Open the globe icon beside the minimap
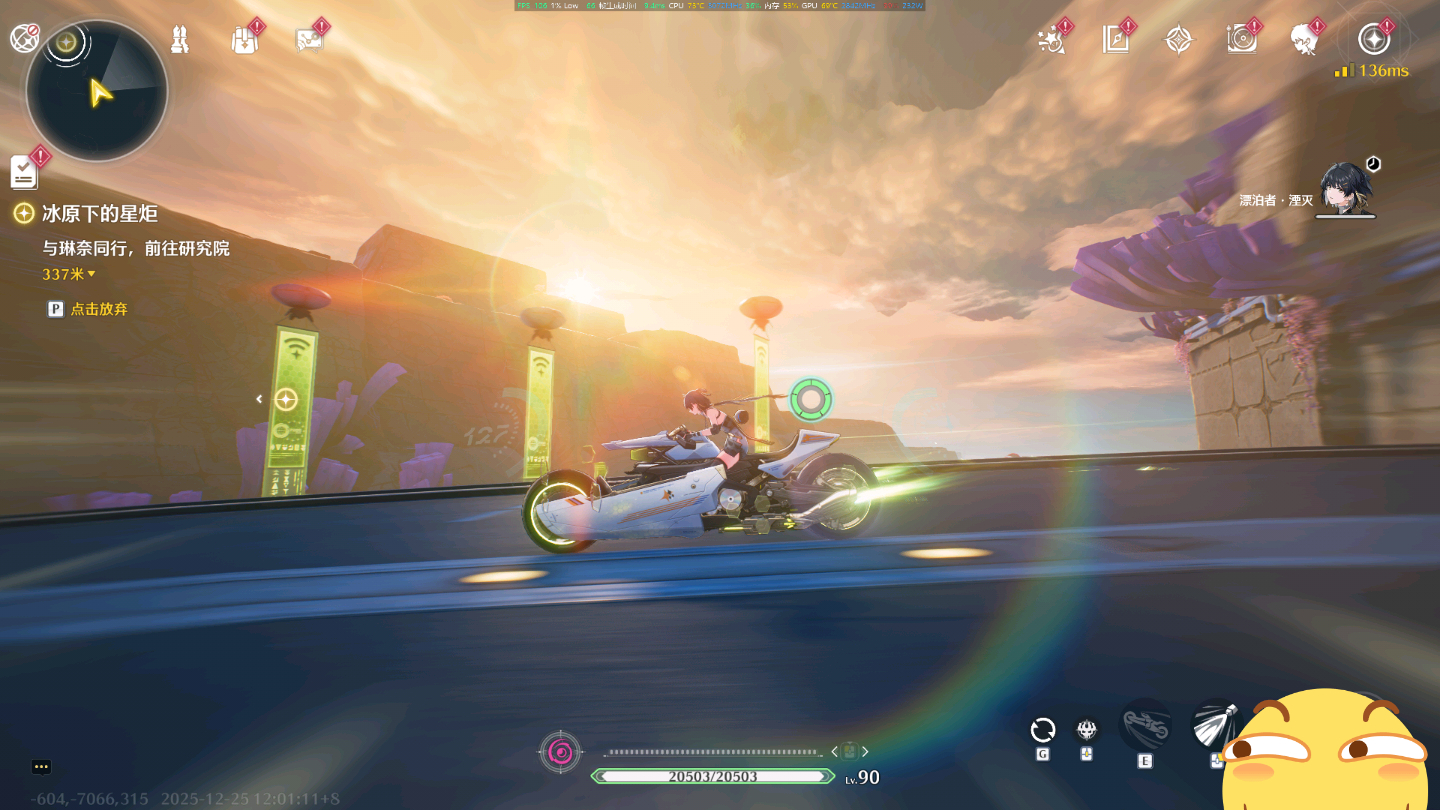The height and width of the screenshot is (810, 1440). [x=24, y=39]
